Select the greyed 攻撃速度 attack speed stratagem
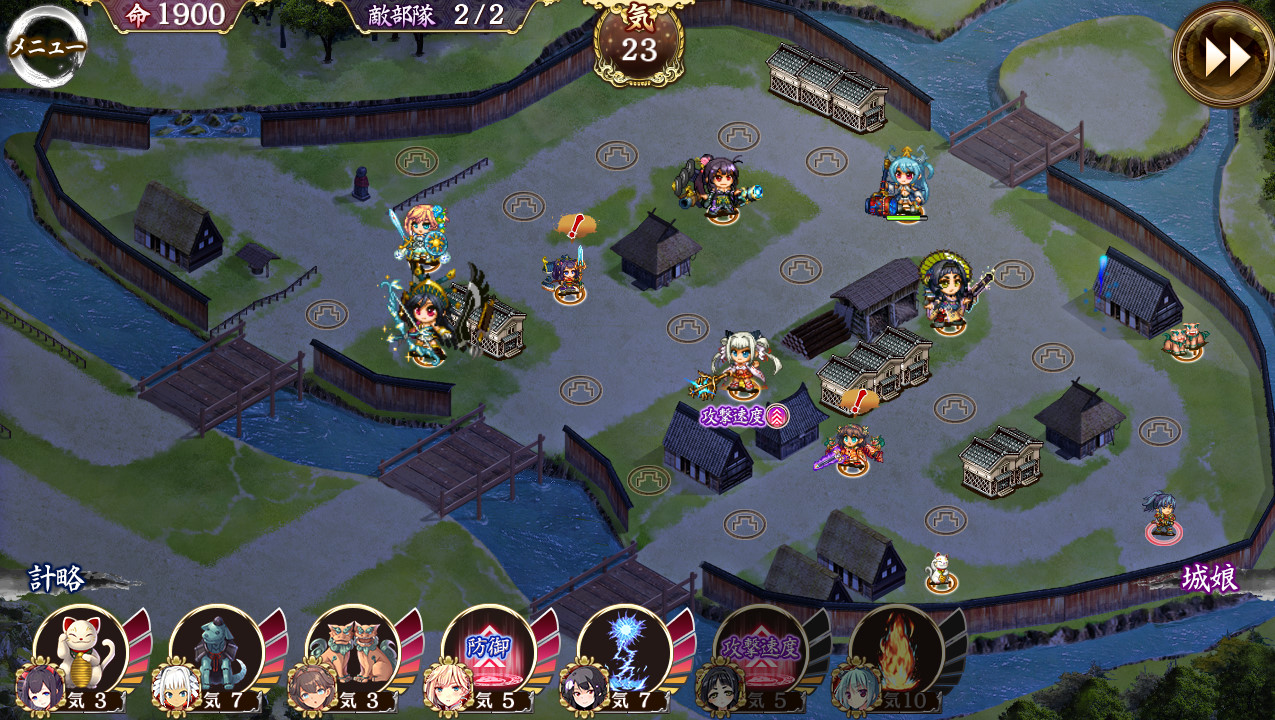 tap(761, 652)
